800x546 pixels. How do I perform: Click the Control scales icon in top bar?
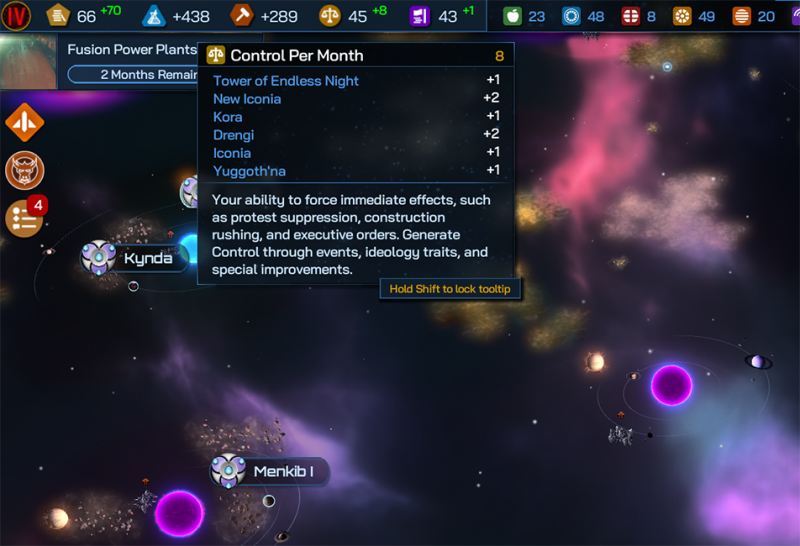click(x=329, y=16)
